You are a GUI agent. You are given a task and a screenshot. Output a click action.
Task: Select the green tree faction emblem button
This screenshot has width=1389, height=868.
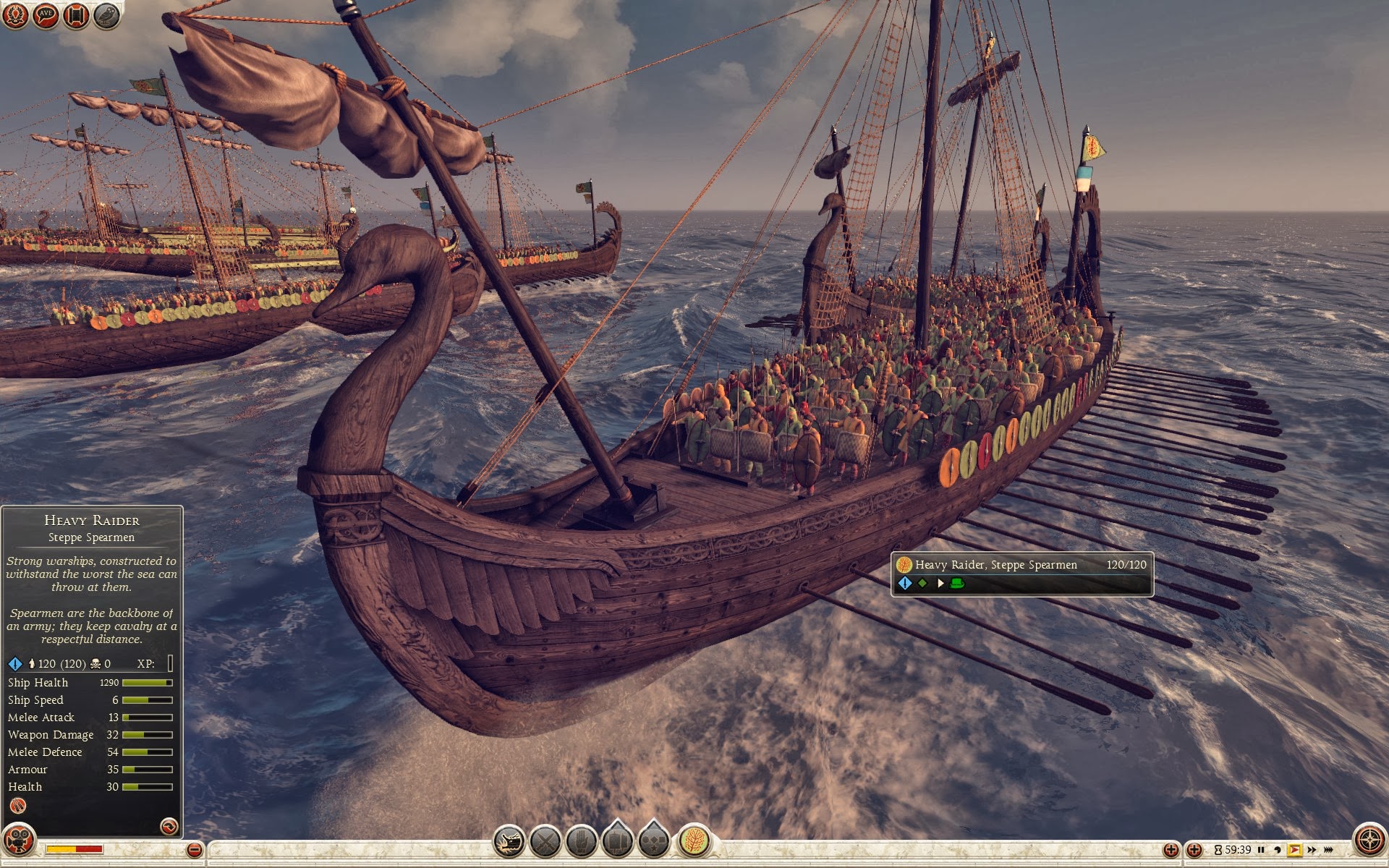coord(694,841)
